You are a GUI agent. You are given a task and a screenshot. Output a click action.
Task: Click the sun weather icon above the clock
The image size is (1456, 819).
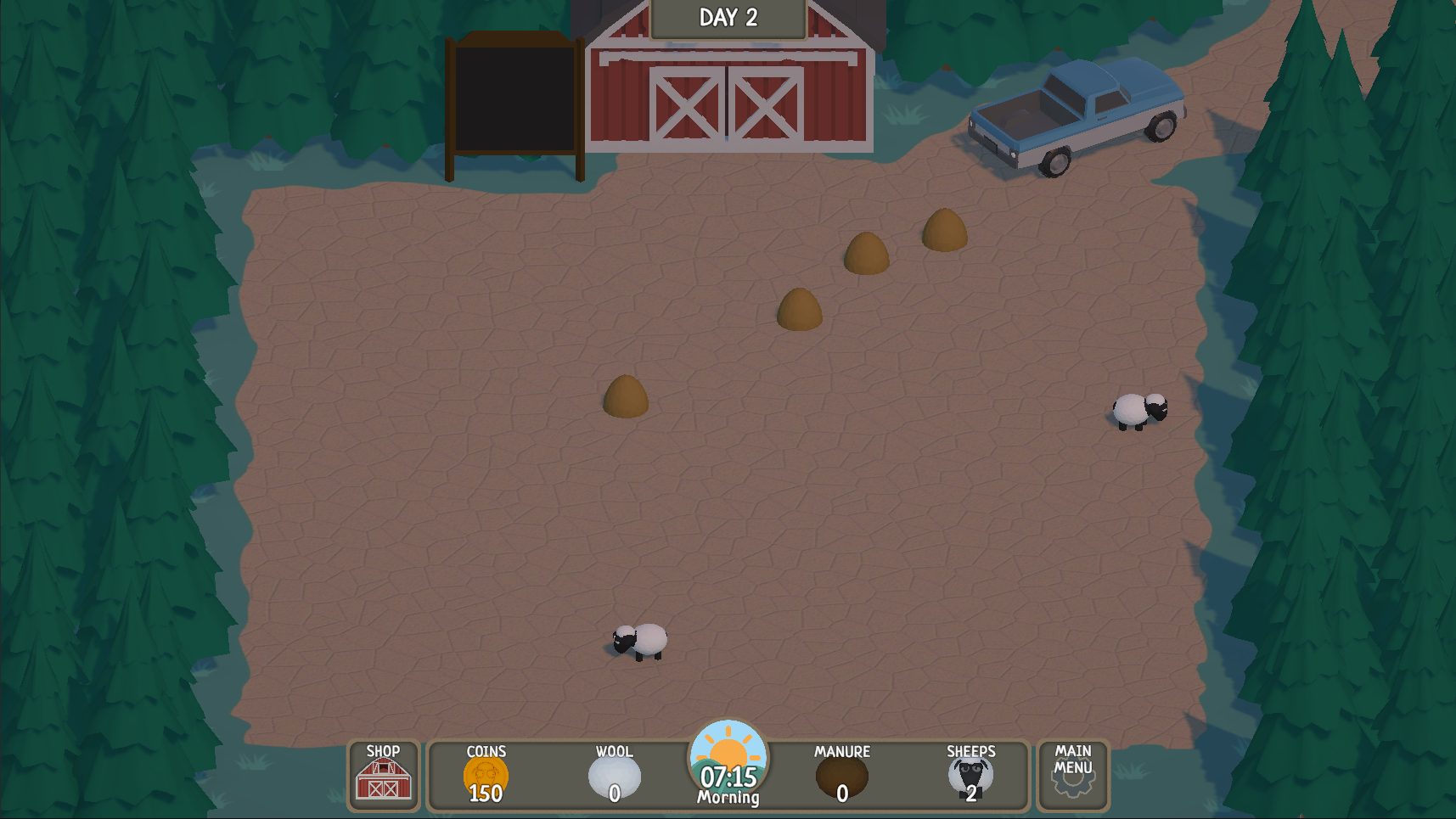[x=728, y=754]
